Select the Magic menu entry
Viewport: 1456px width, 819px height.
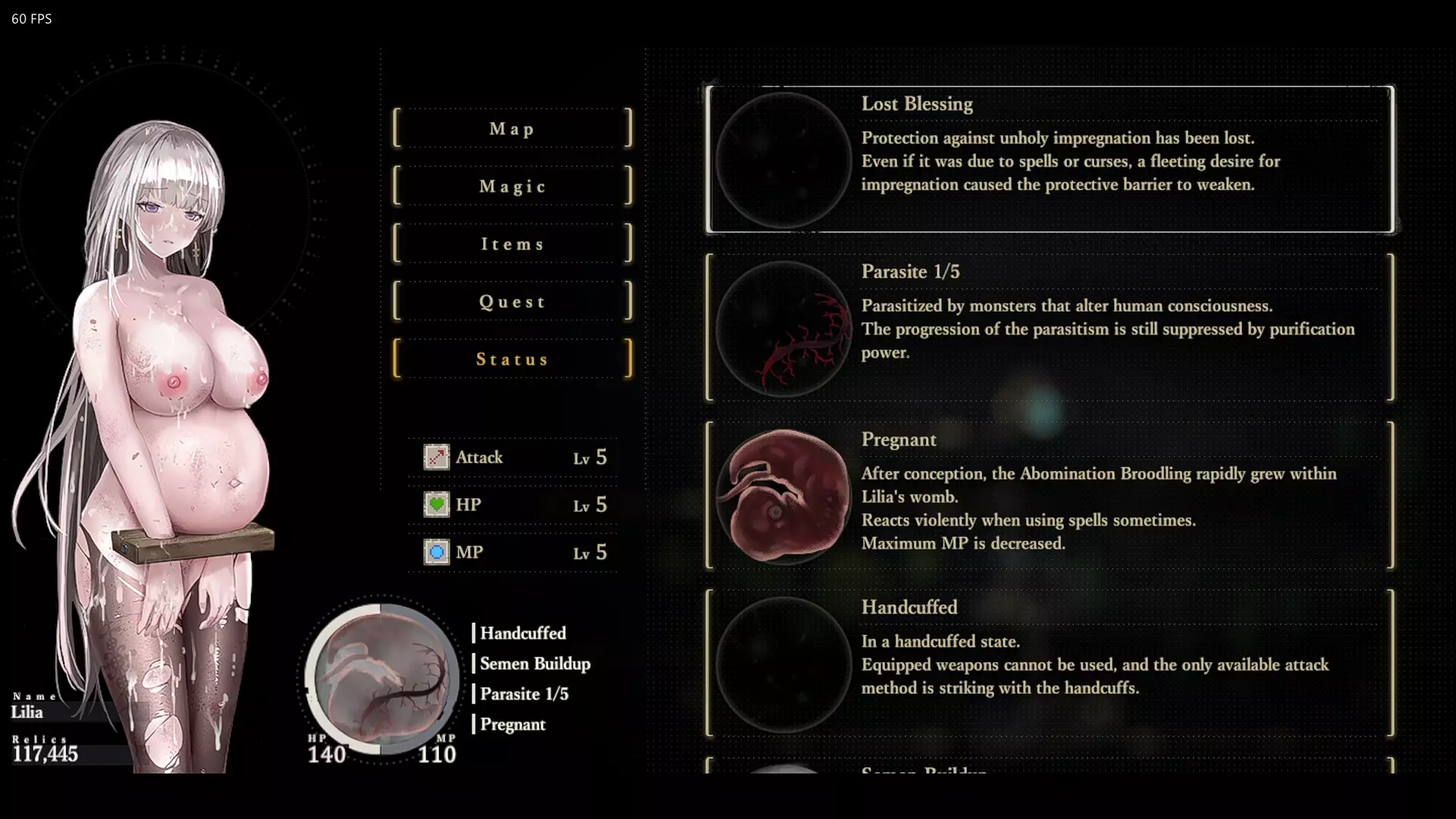(512, 187)
